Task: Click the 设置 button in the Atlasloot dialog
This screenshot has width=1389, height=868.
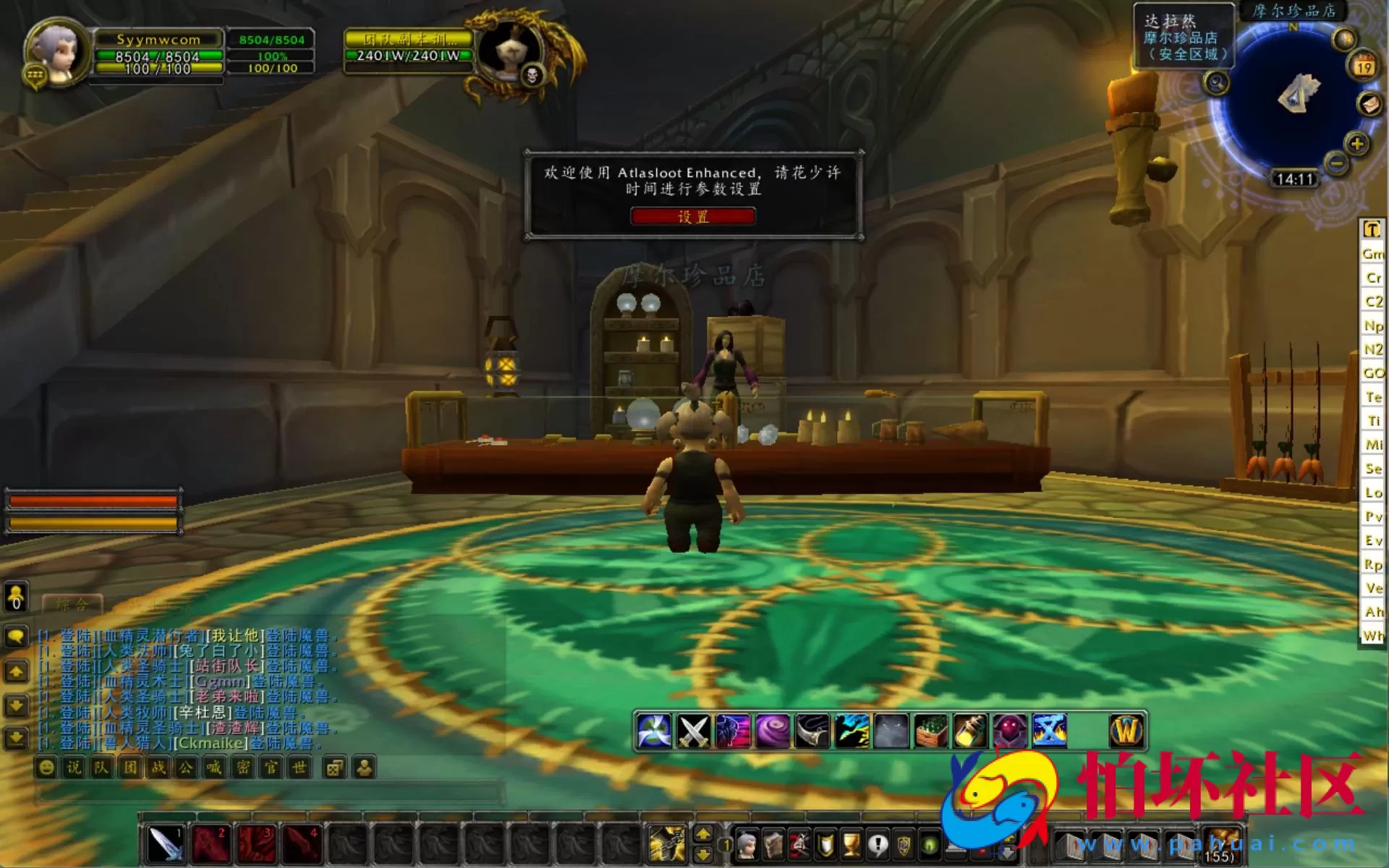Action: [692, 216]
